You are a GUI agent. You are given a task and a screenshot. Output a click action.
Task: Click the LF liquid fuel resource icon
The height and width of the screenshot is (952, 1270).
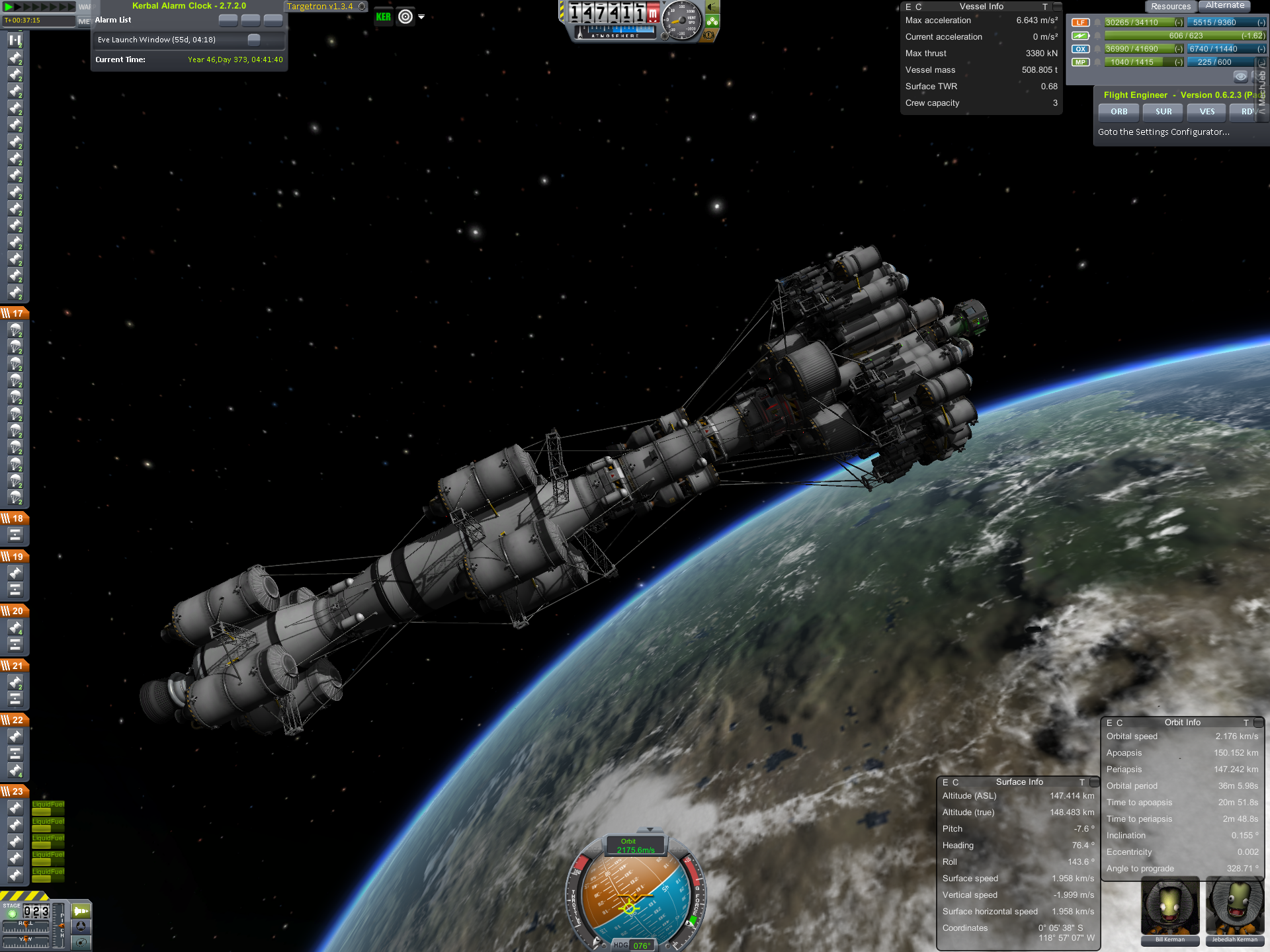[x=1080, y=22]
